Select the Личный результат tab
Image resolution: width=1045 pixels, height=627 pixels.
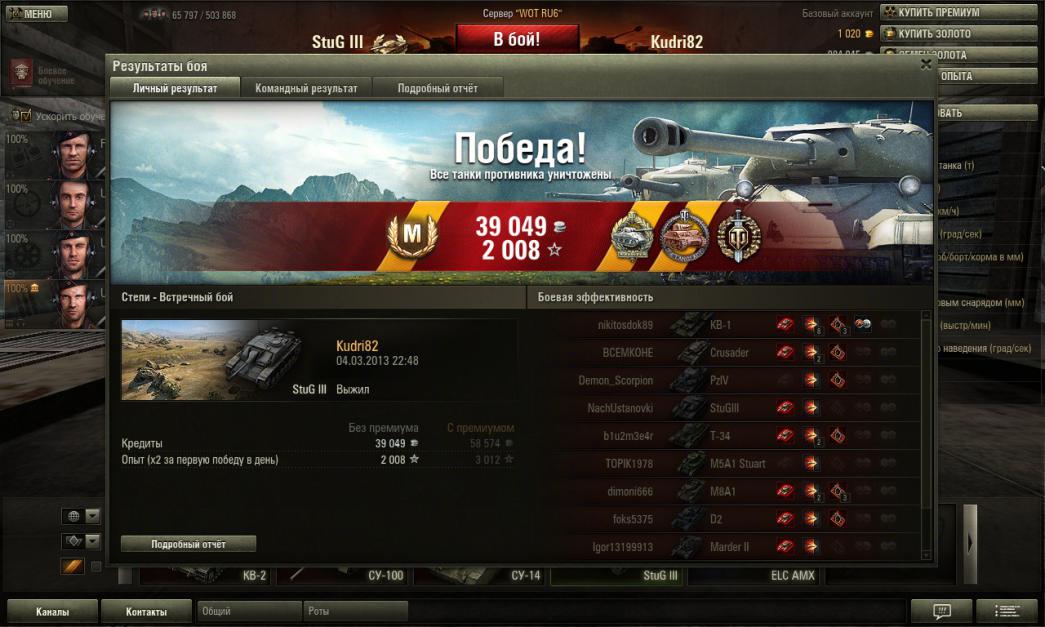175,88
